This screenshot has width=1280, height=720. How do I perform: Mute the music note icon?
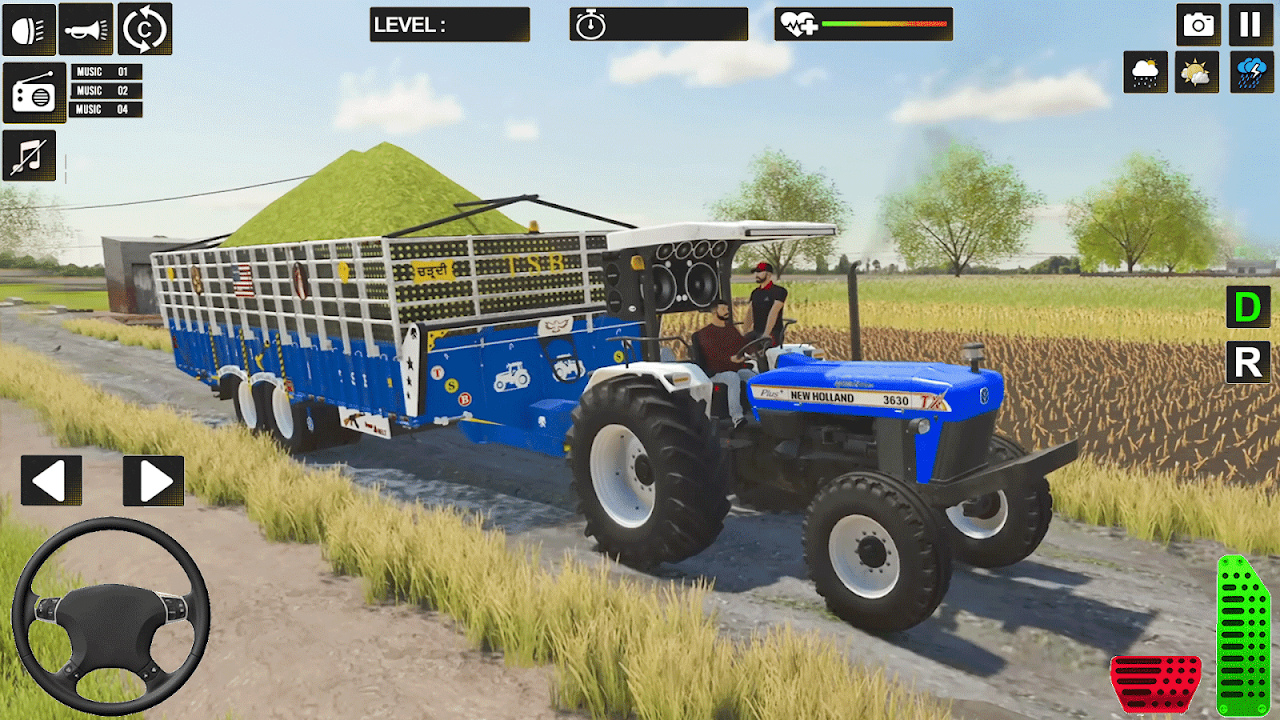point(29,155)
